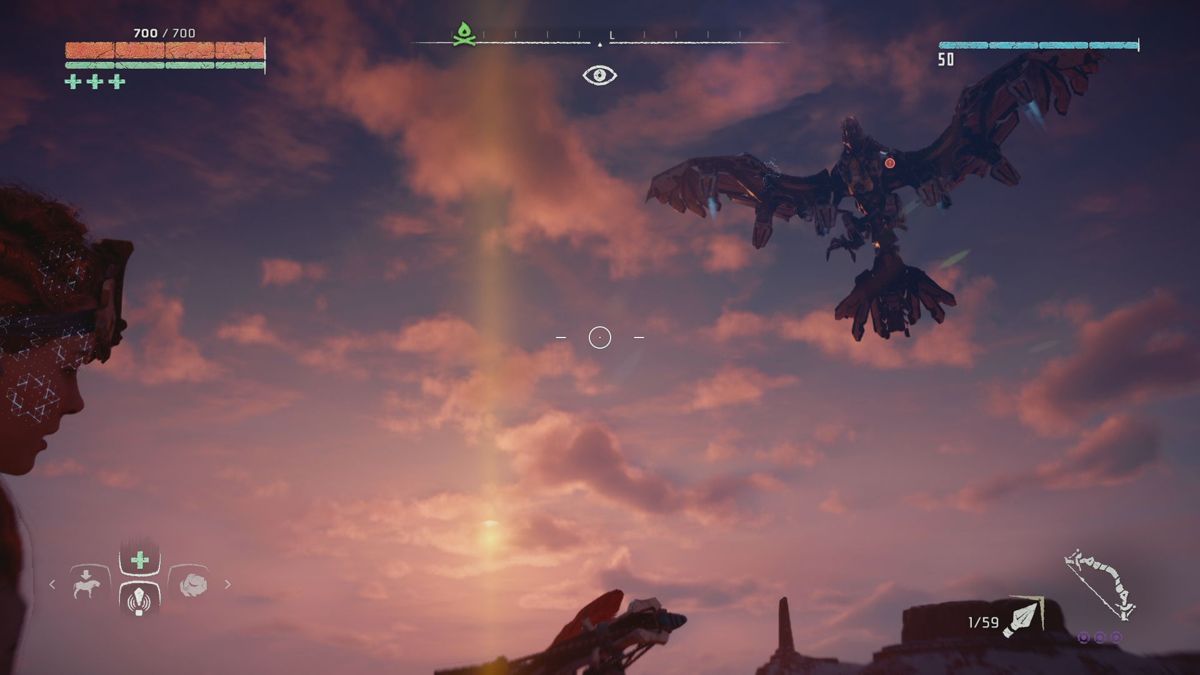Cycle tools with the left arrow
Viewport: 1200px width, 675px height.
coord(53,584)
